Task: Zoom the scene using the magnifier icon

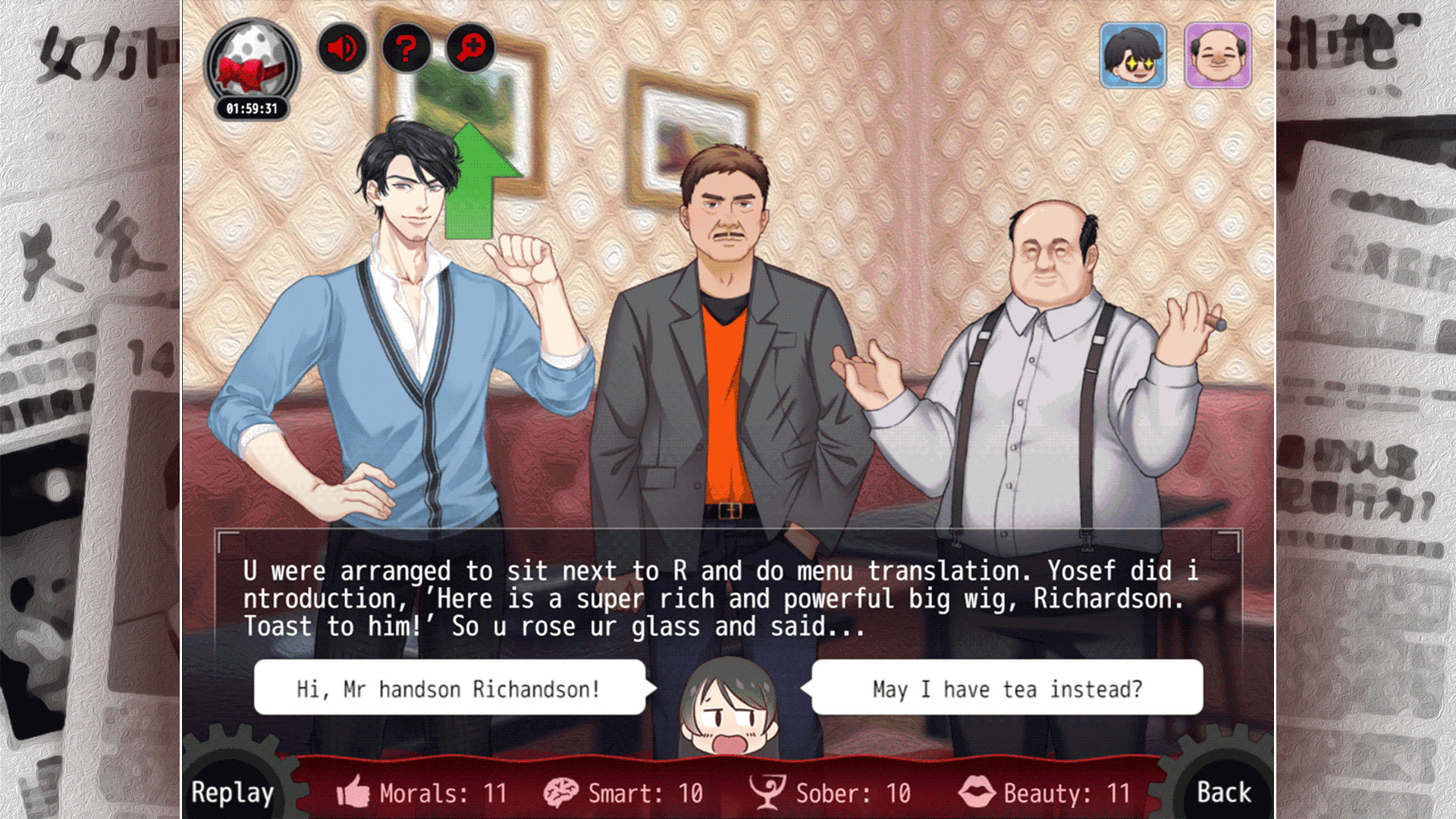Action: point(469,49)
